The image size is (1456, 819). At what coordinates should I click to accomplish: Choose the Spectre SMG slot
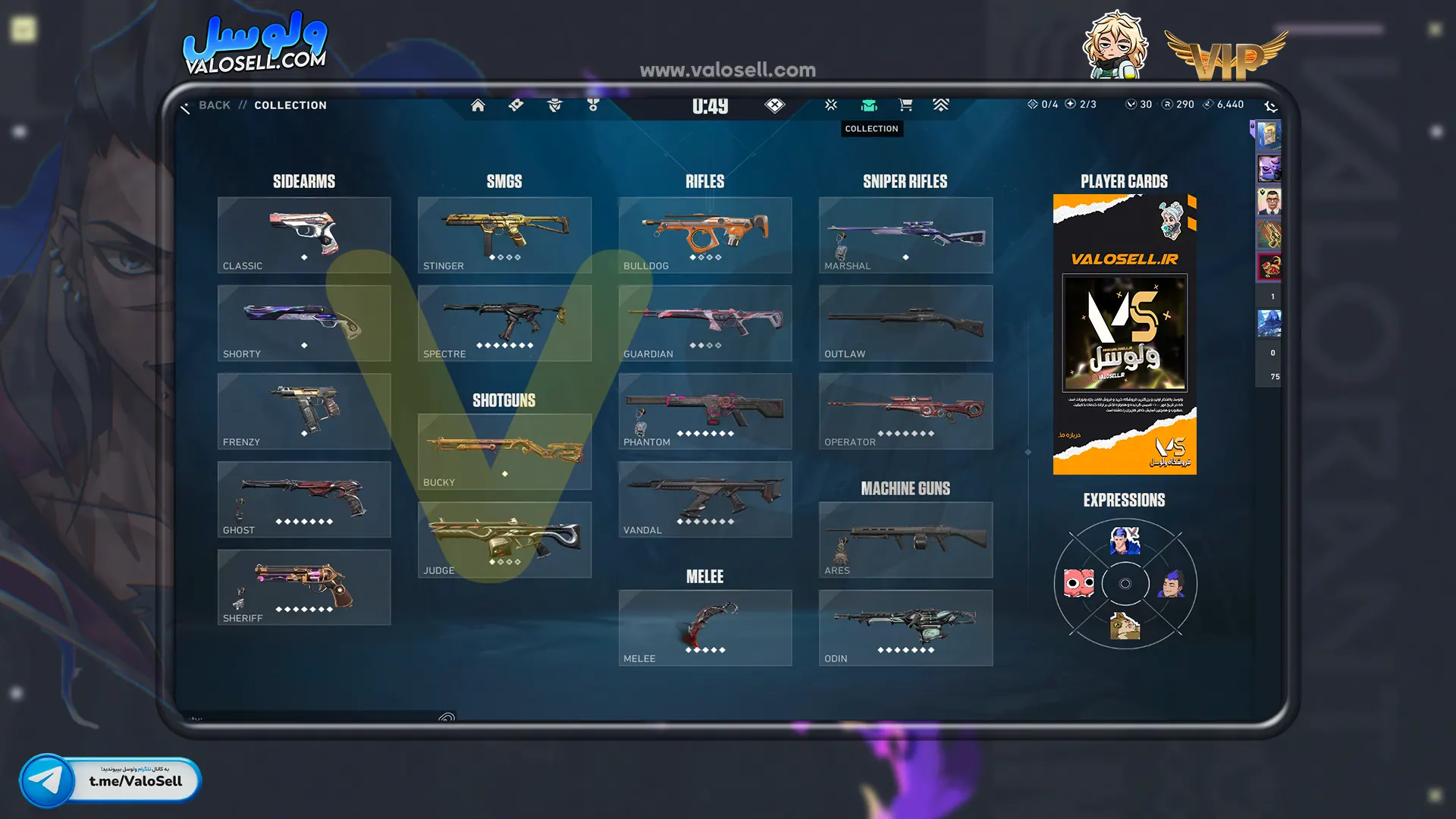[504, 323]
